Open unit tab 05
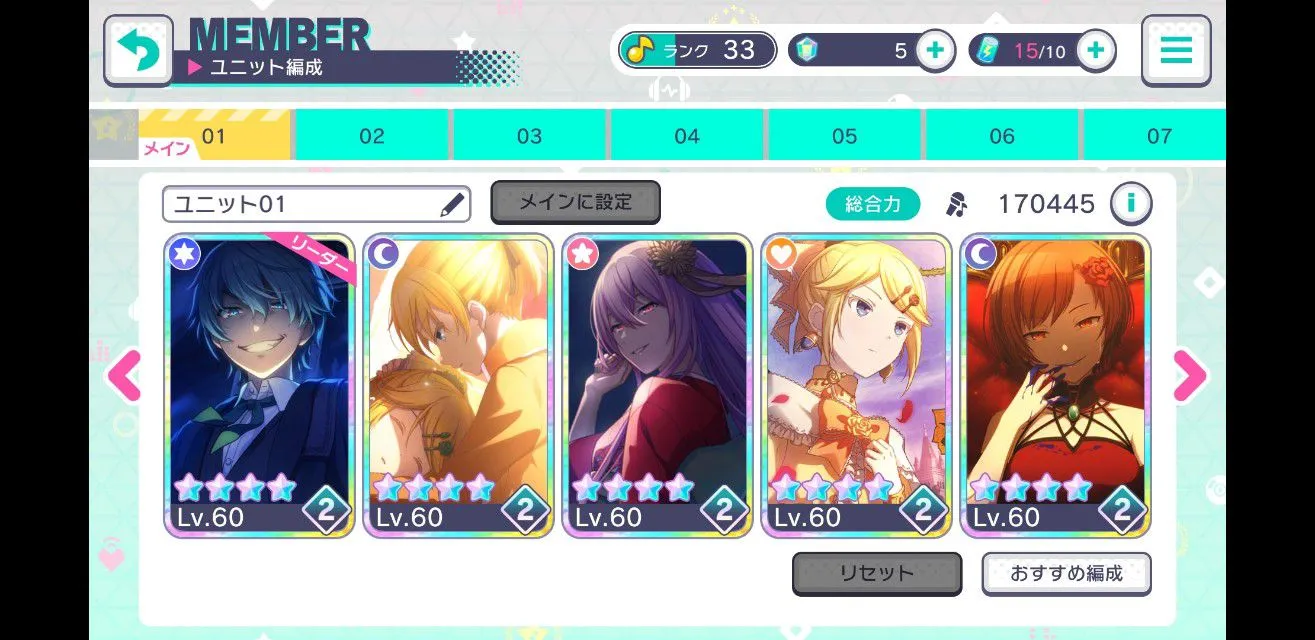The height and width of the screenshot is (640, 1315). pos(844,136)
